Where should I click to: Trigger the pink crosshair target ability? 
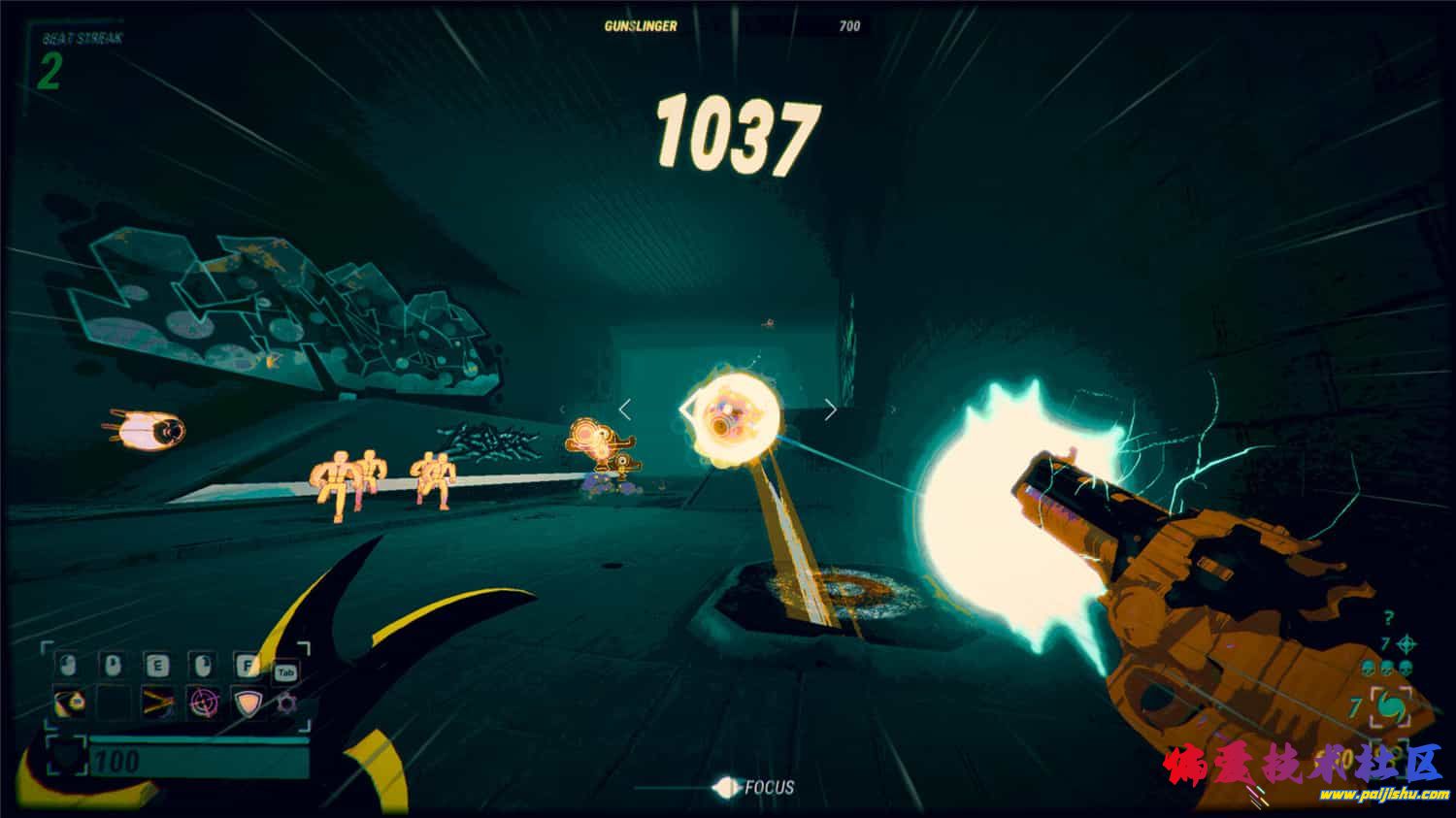(x=203, y=702)
